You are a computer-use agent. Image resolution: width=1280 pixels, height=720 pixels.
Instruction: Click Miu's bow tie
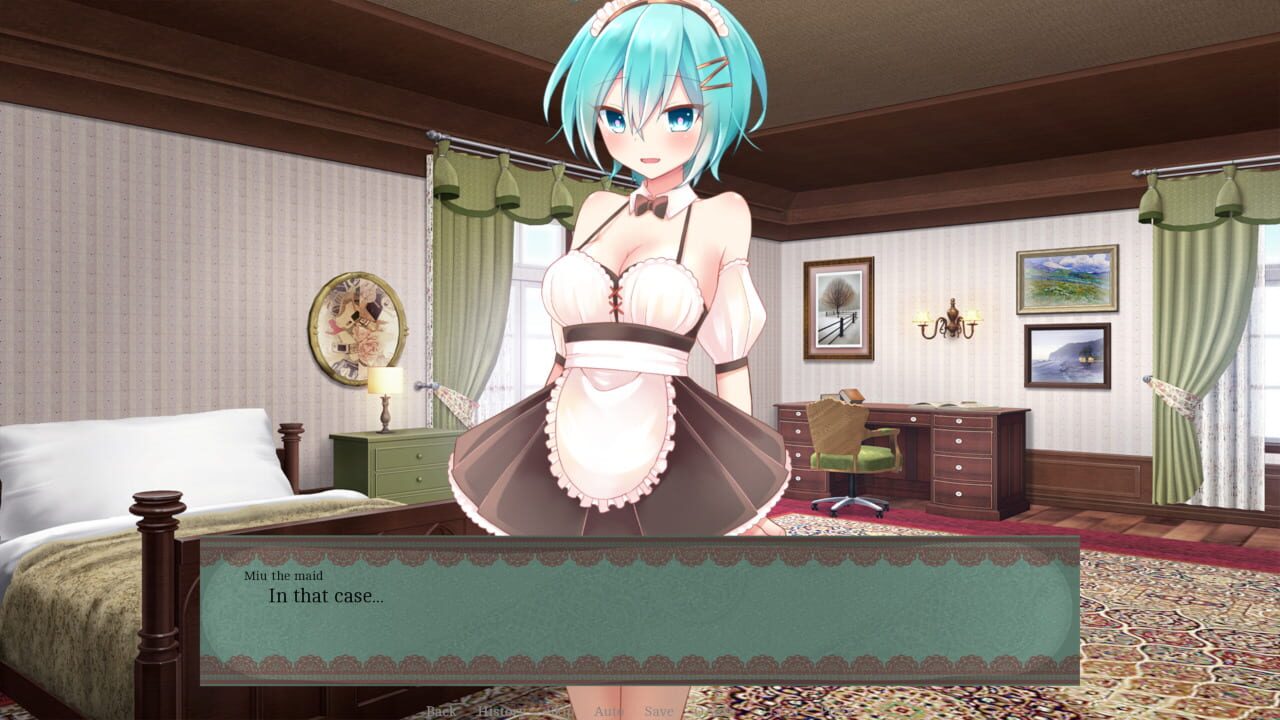(650, 208)
